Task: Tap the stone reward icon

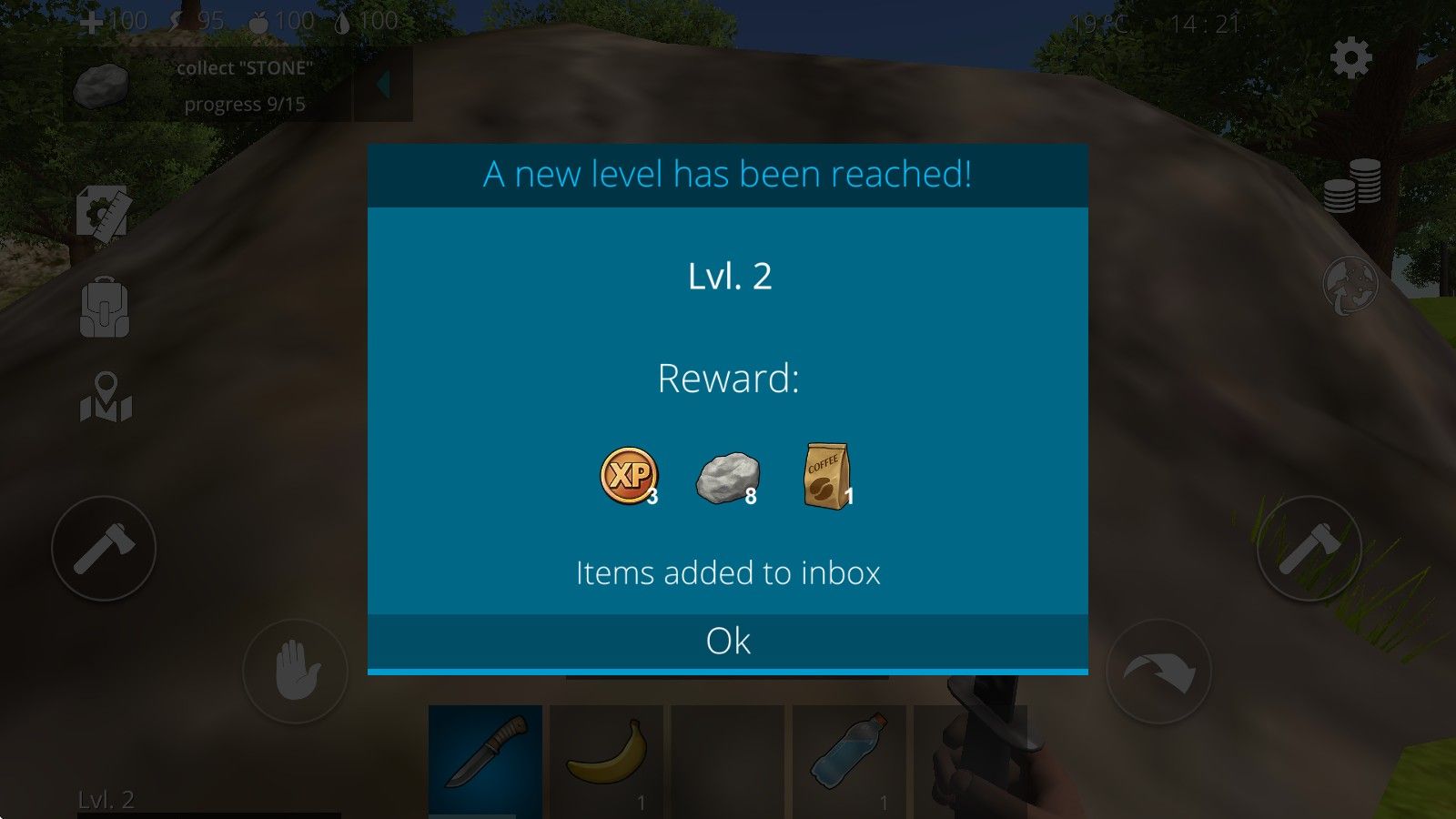Action: [x=727, y=477]
